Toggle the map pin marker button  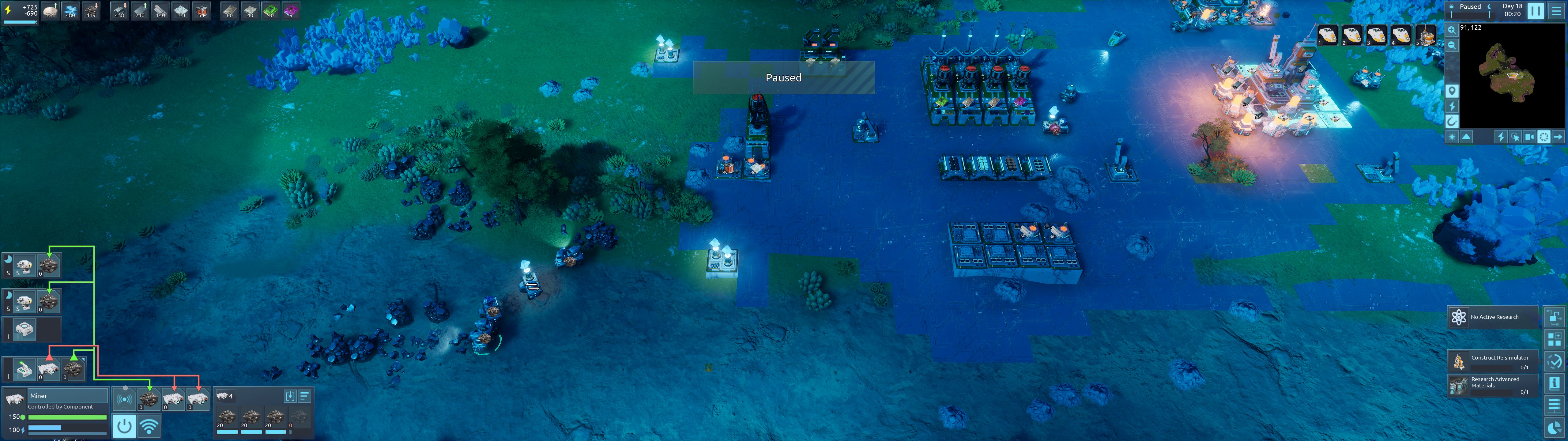pos(1452,91)
